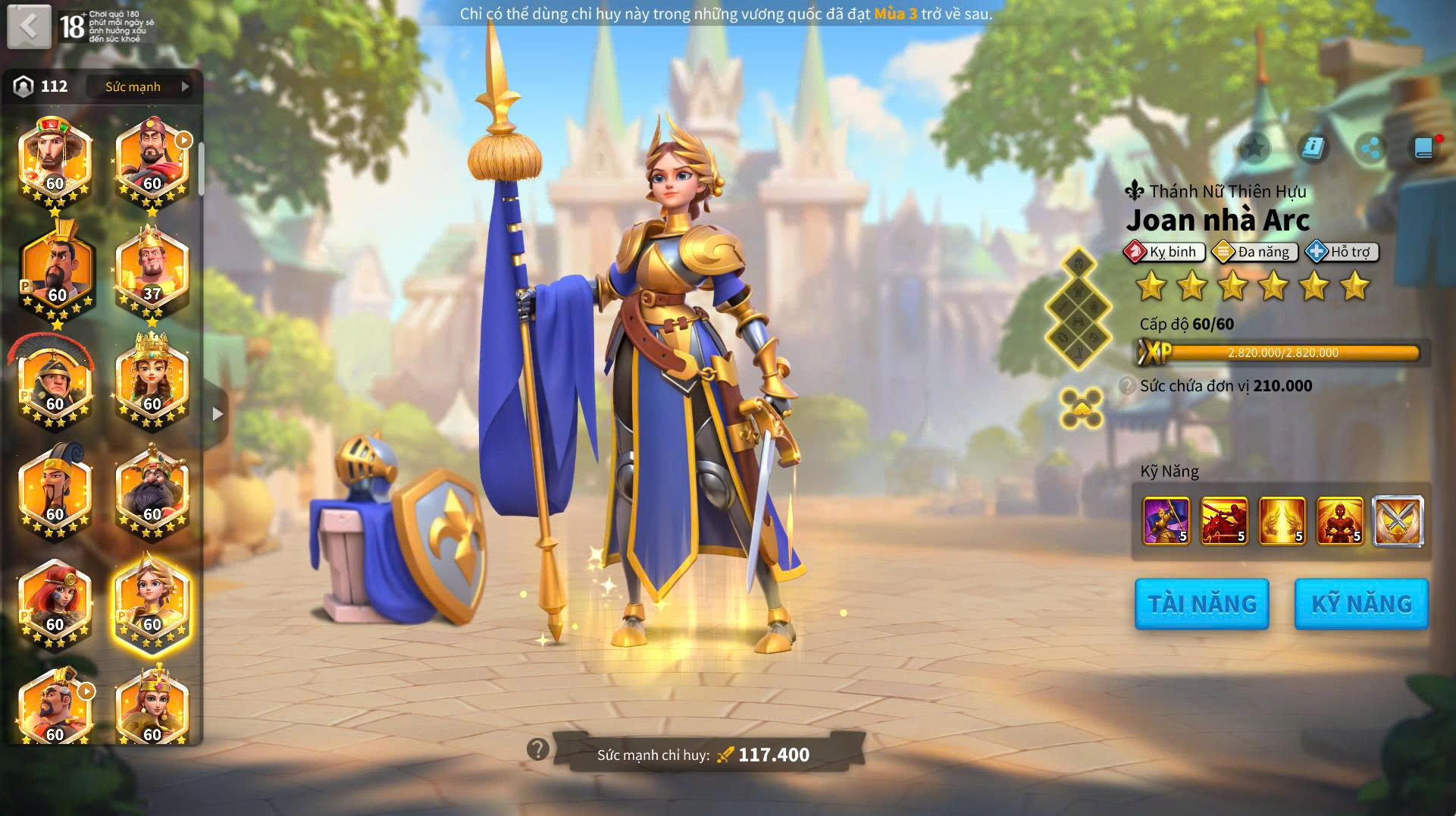This screenshot has width=1456, height=816.
Task: Go back with the arrow button
Action: (x=29, y=27)
